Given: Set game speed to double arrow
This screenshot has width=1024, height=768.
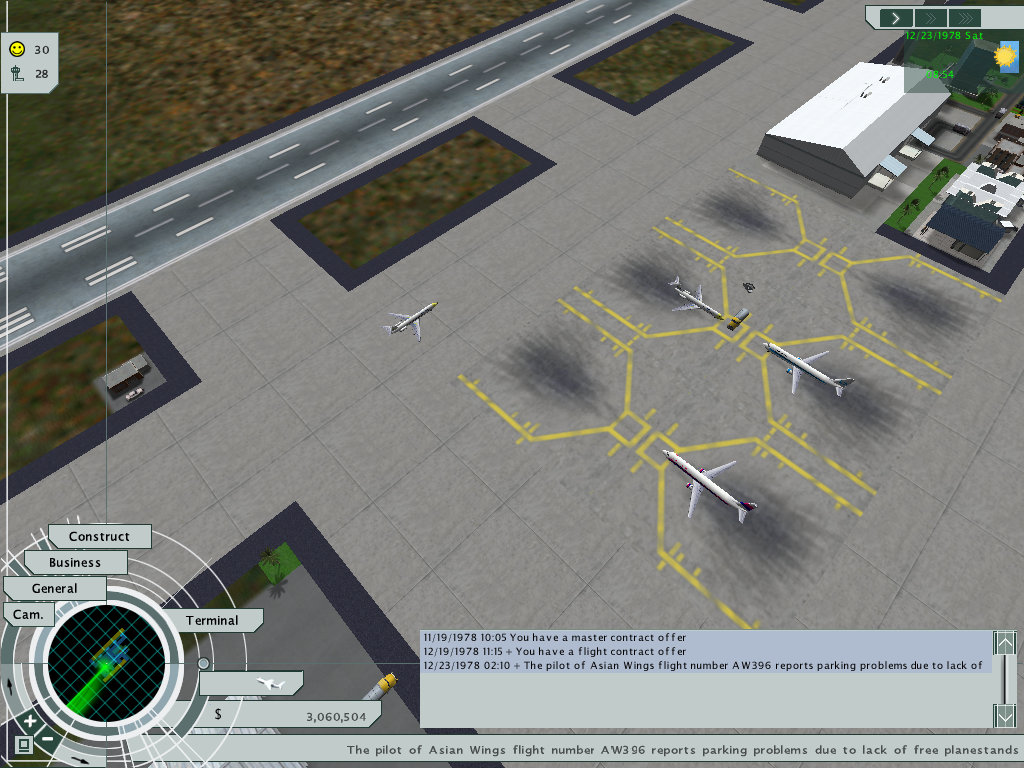Looking at the screenshot, I should click(x=929, y=18).
